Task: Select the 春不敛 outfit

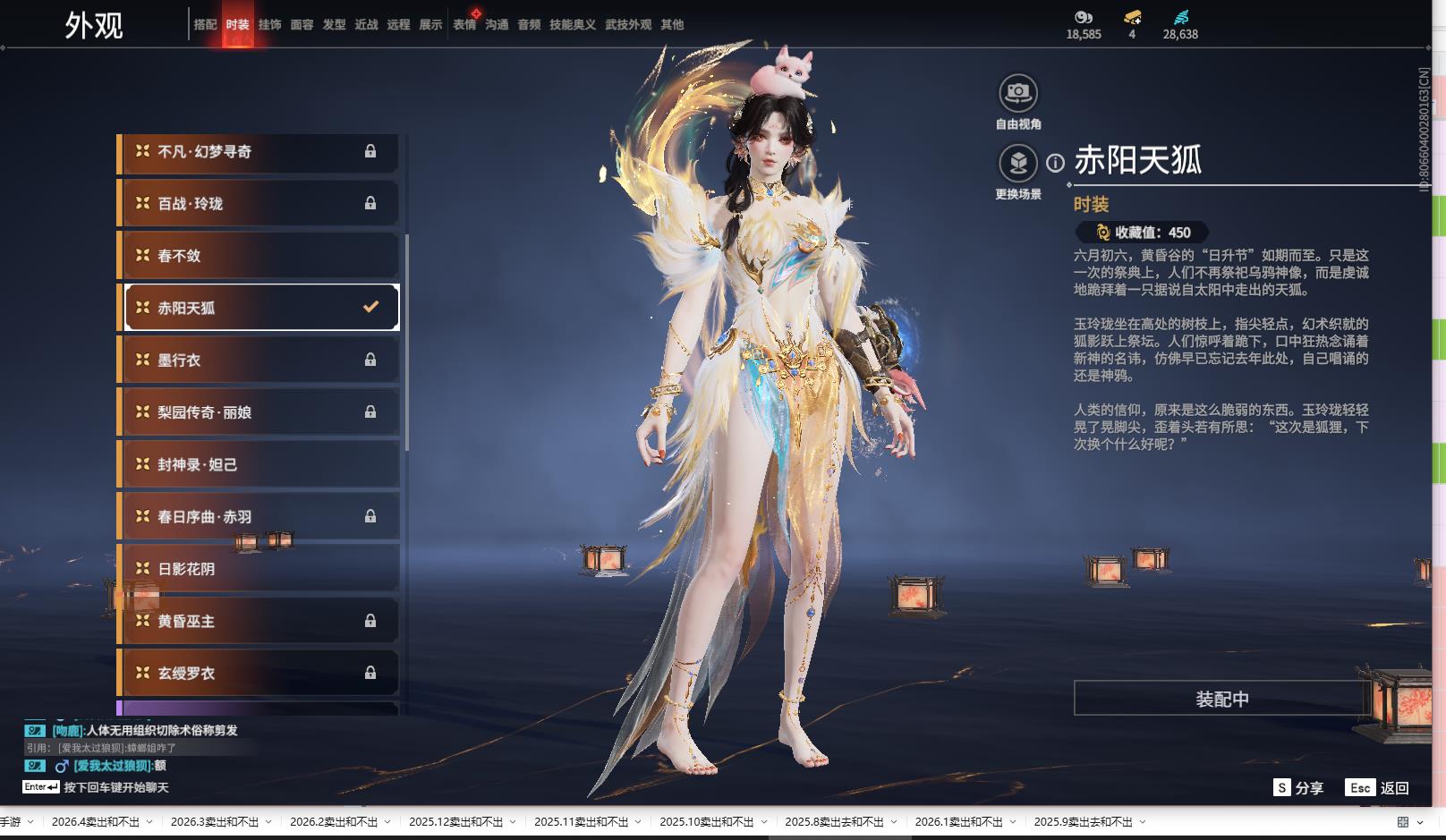Action: pos(259,256)
